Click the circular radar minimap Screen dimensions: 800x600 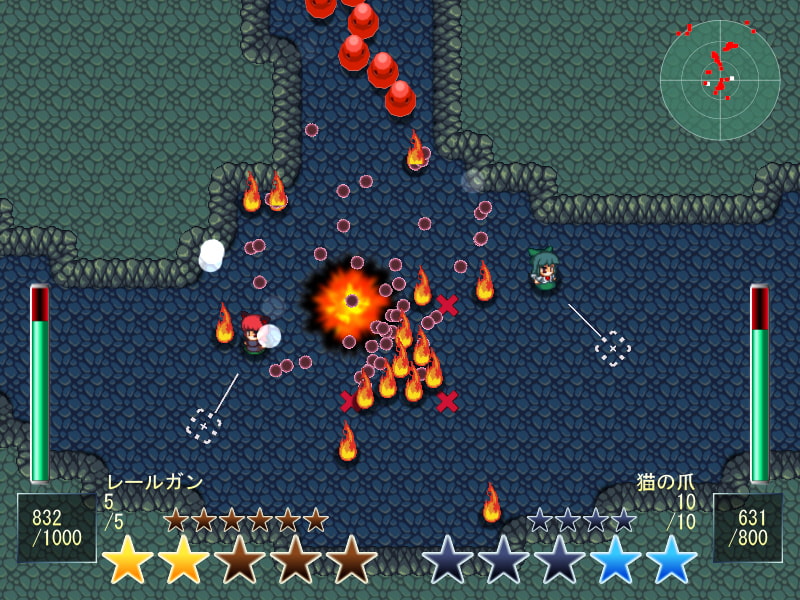719,80
